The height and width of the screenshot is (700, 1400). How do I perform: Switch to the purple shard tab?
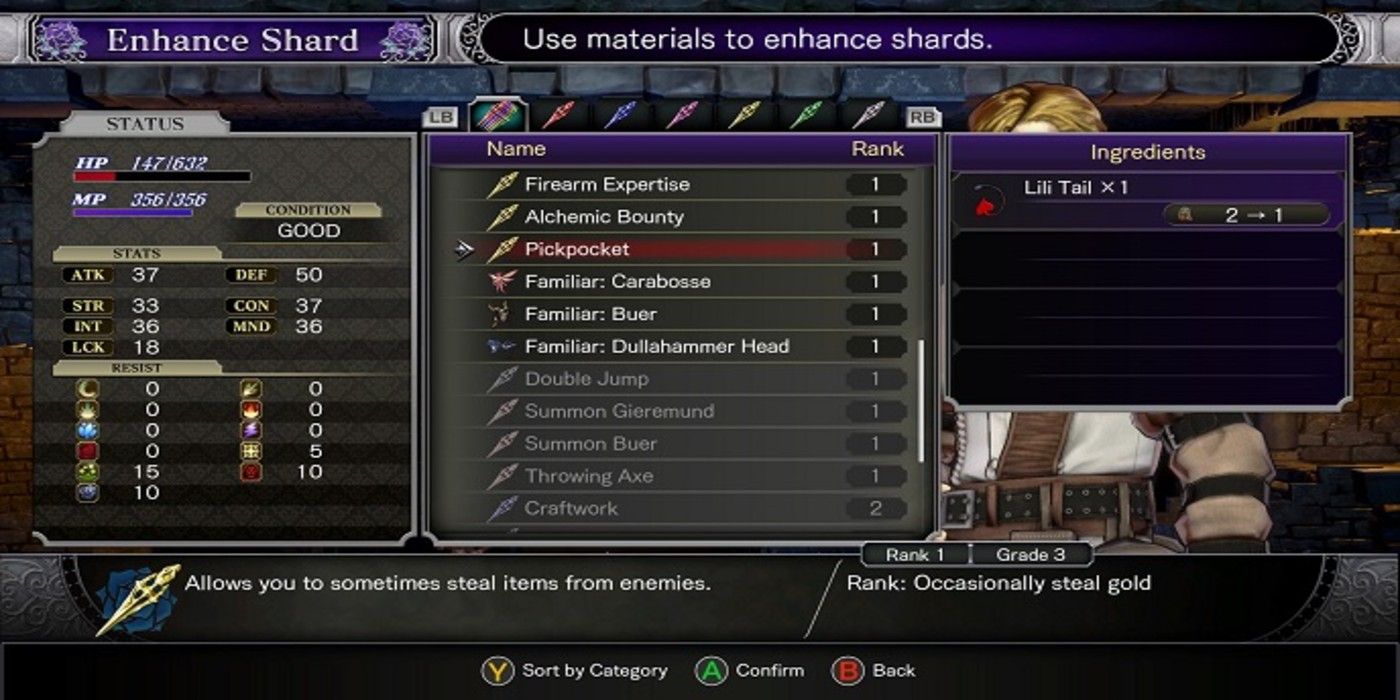(682, 116)
